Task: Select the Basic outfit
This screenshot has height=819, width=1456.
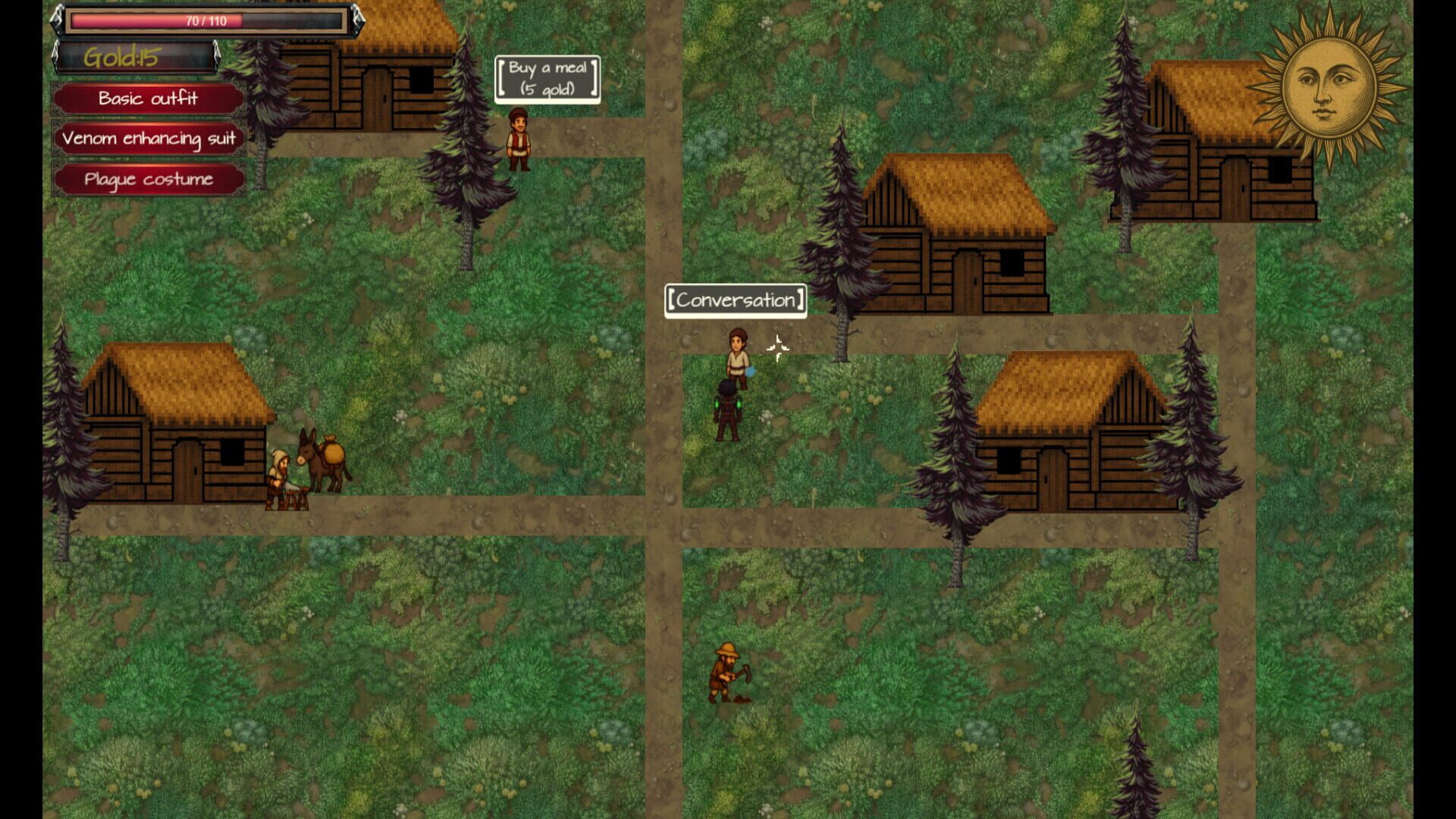Action: 148,99
